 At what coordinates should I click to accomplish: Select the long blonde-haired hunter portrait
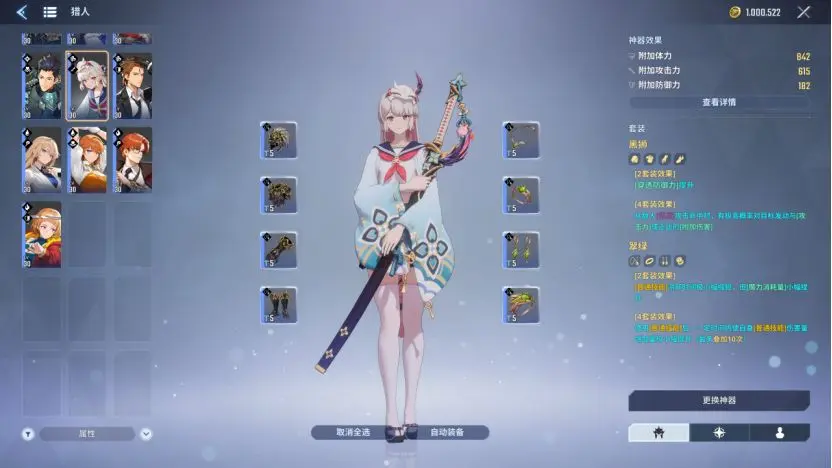[x=42, y=160]
